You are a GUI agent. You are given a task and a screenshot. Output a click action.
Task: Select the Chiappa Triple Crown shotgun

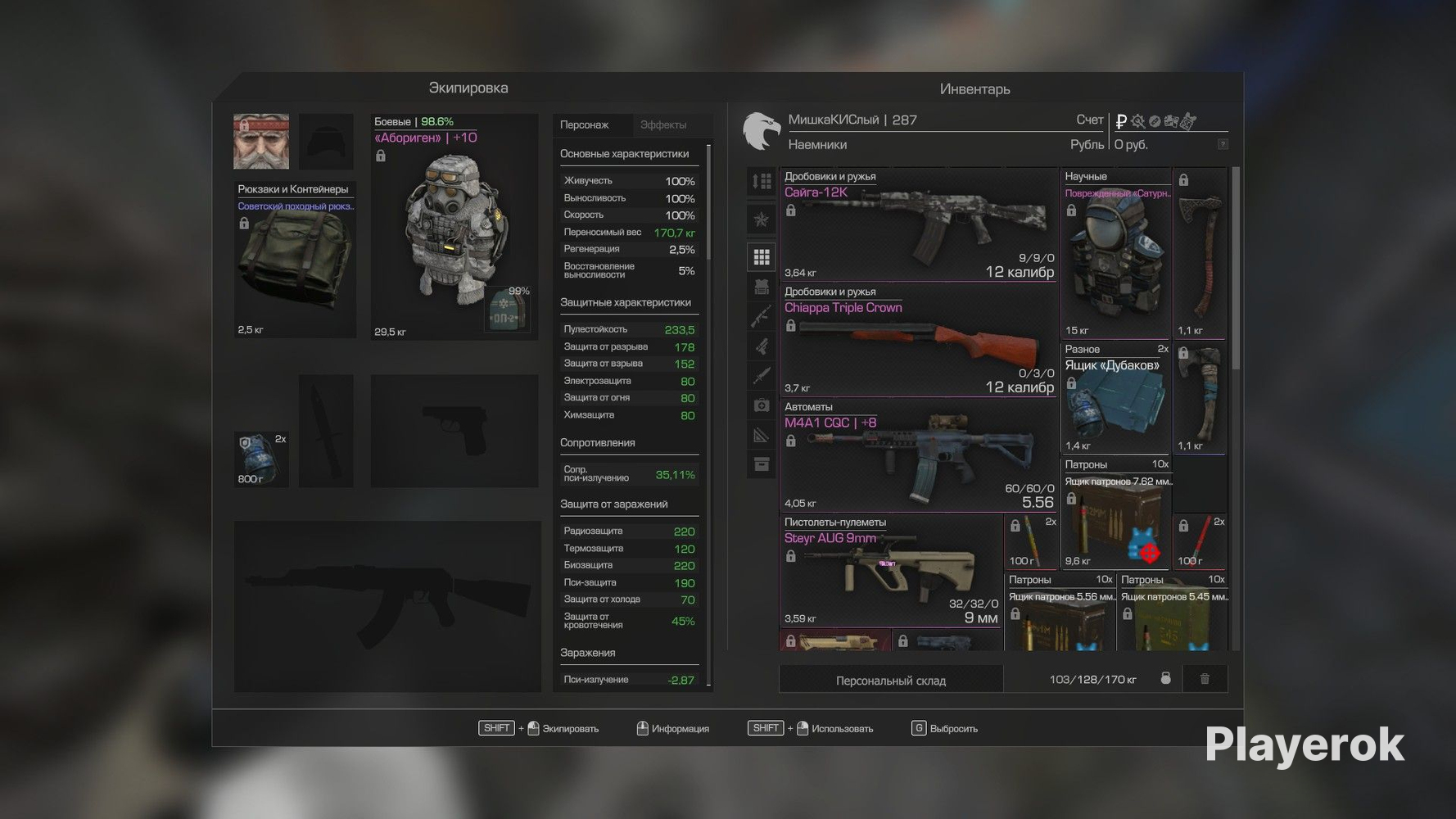click(x=918, y=340)
